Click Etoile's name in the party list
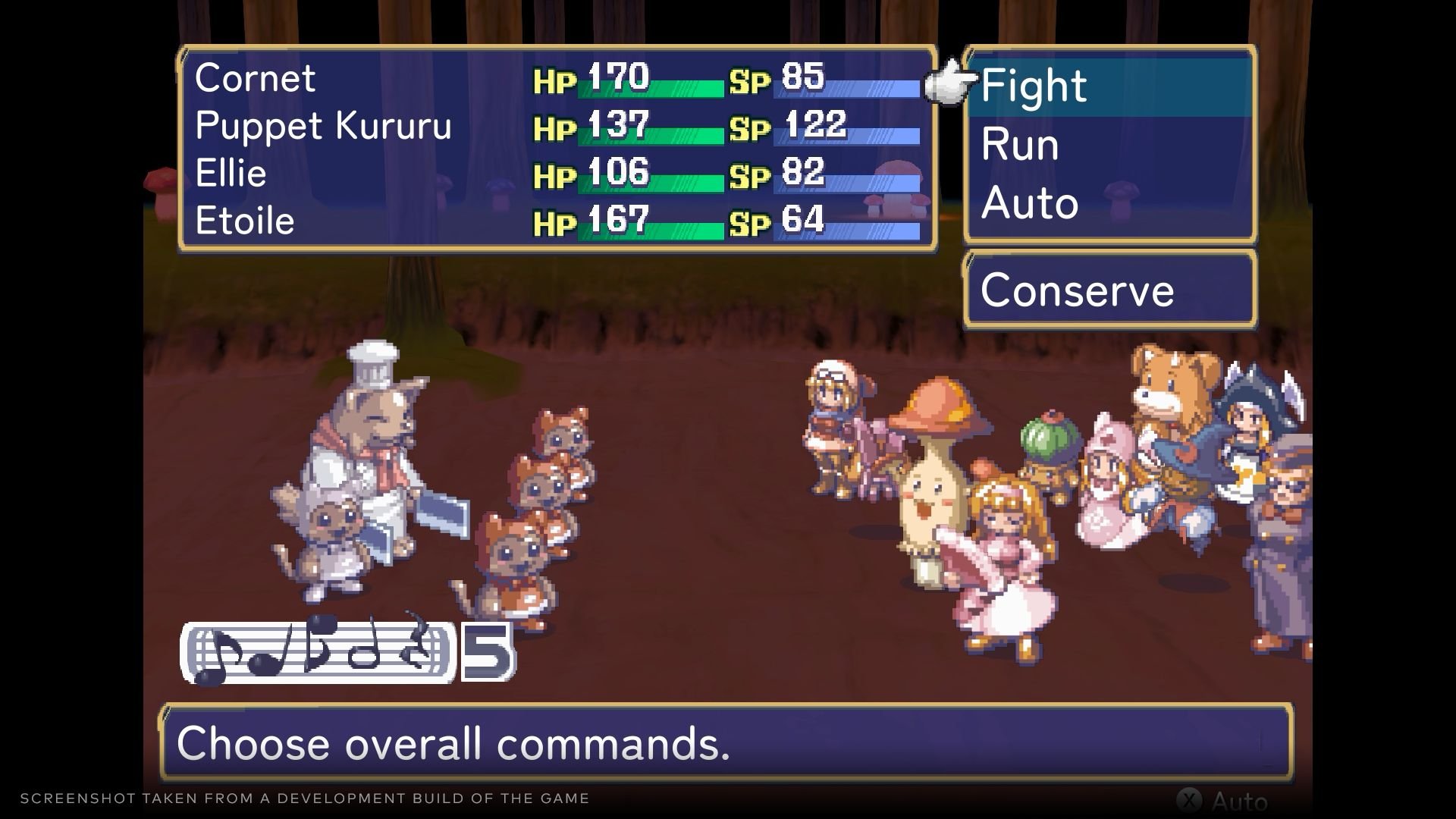Image resolution: width=1456 pixels, height=819 pixels. click(x=244, y=220)
